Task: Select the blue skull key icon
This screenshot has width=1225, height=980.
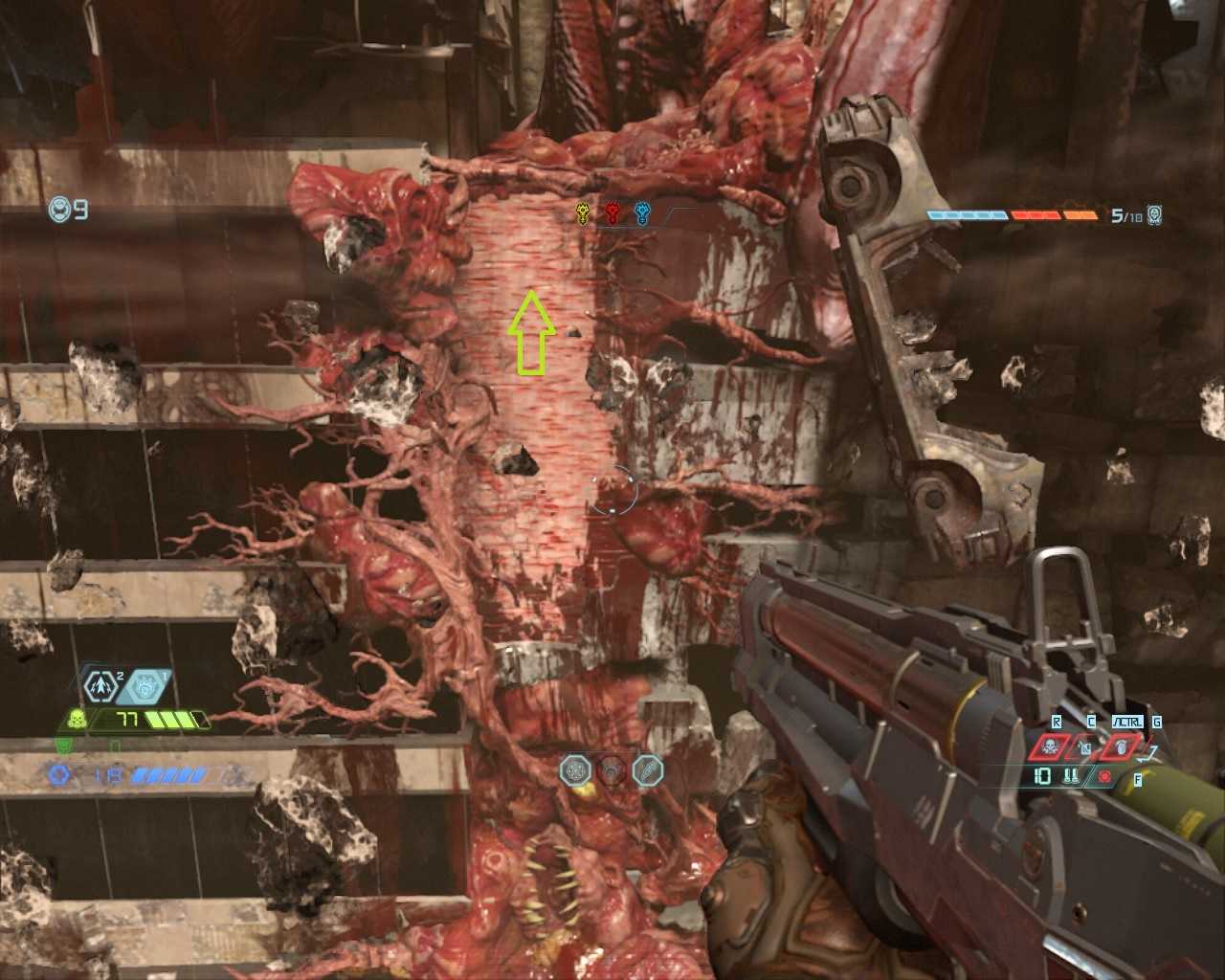Action: coord(642,212)
